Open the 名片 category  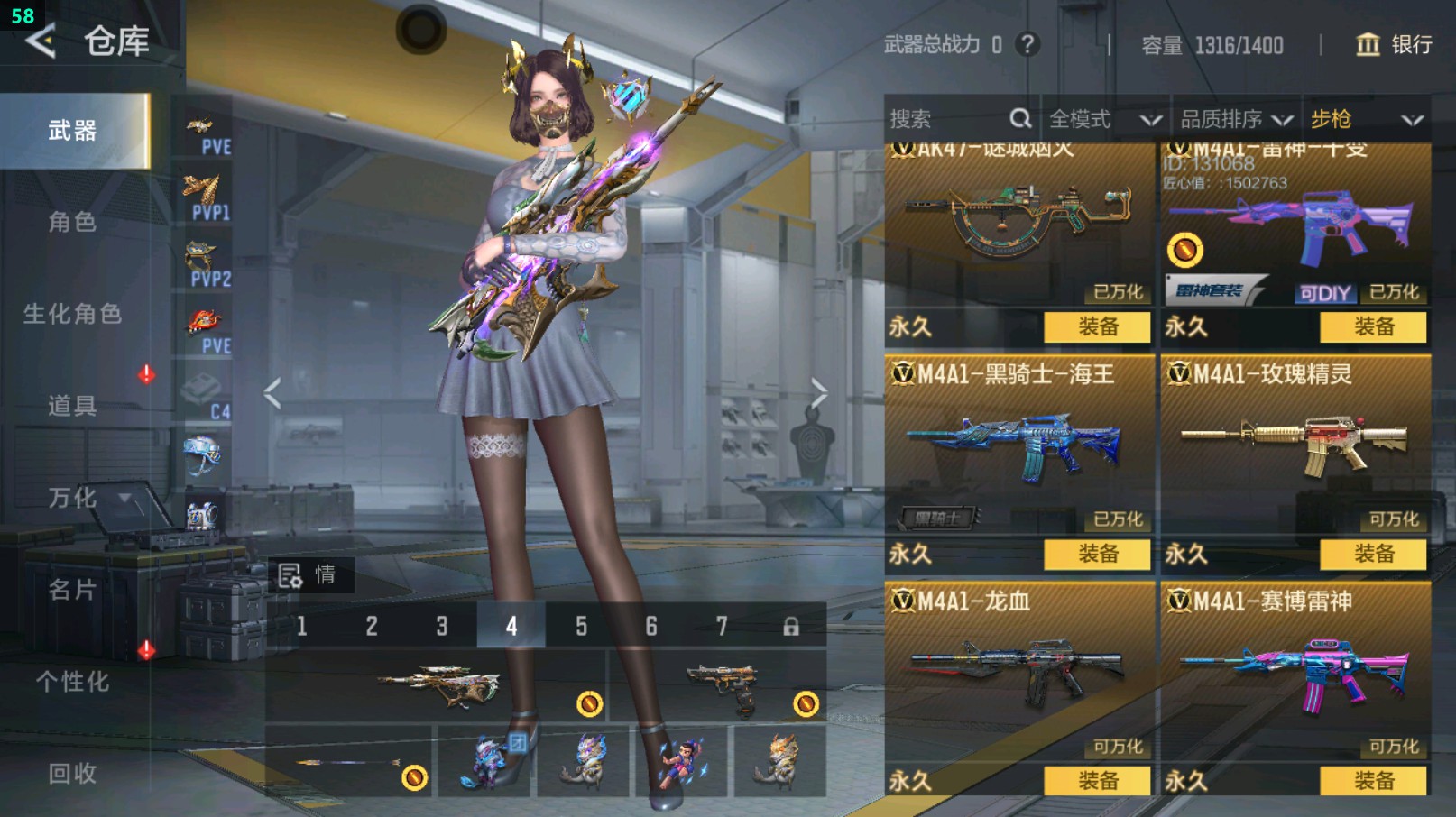click(x=72, y=590)
